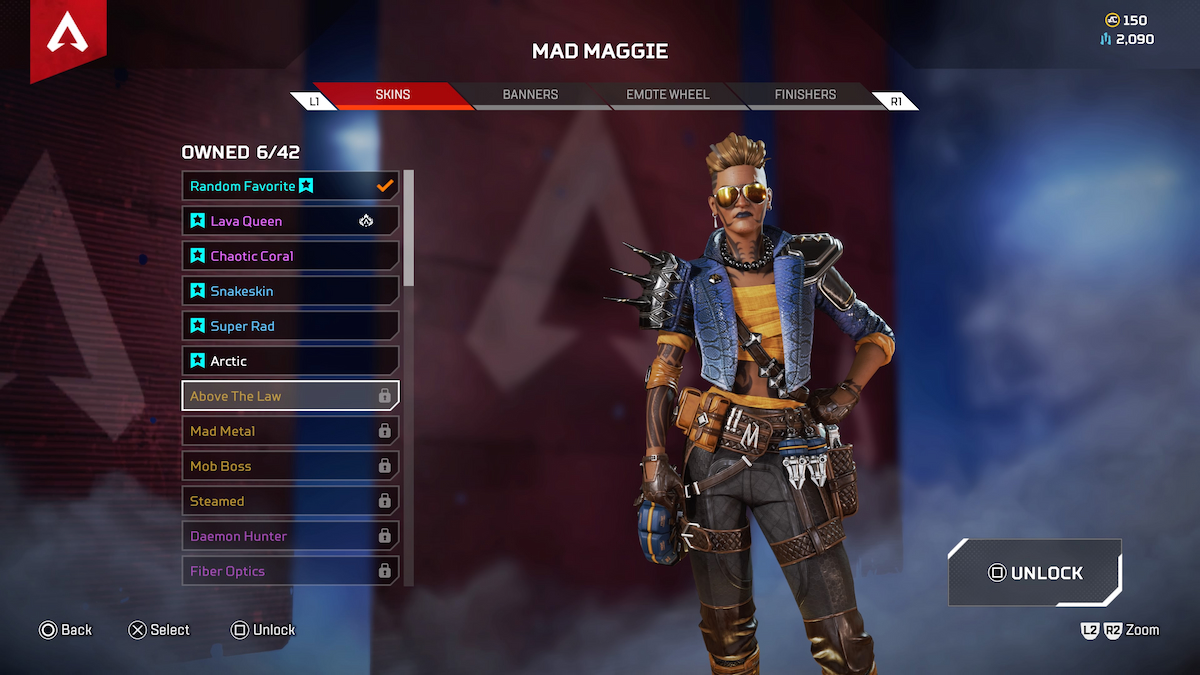Select the Skins tab
The height and width of the screenshot is (675, 1200).
coord(392,95)
